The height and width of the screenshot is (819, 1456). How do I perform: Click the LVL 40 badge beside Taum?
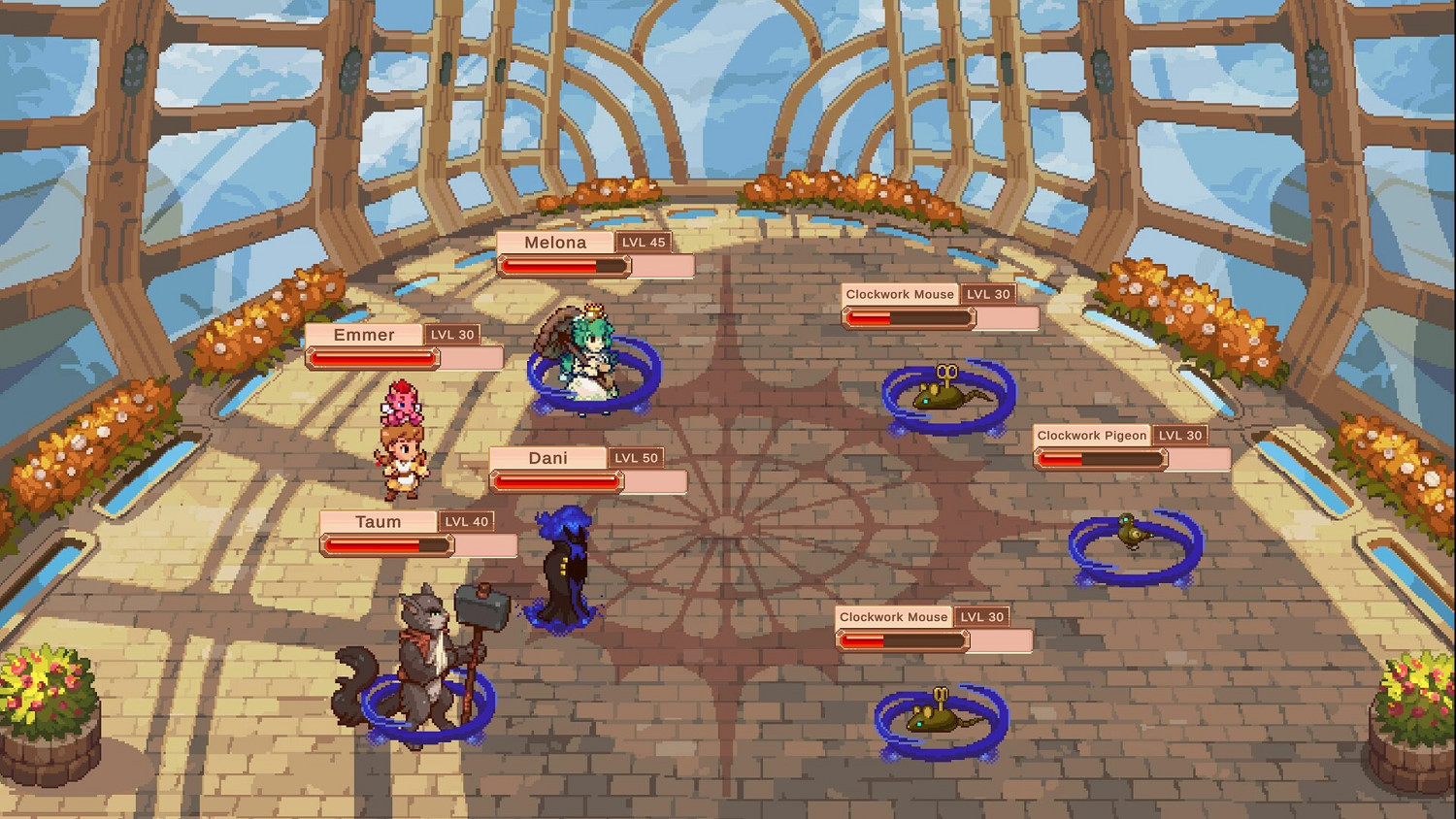pos(466,521)
